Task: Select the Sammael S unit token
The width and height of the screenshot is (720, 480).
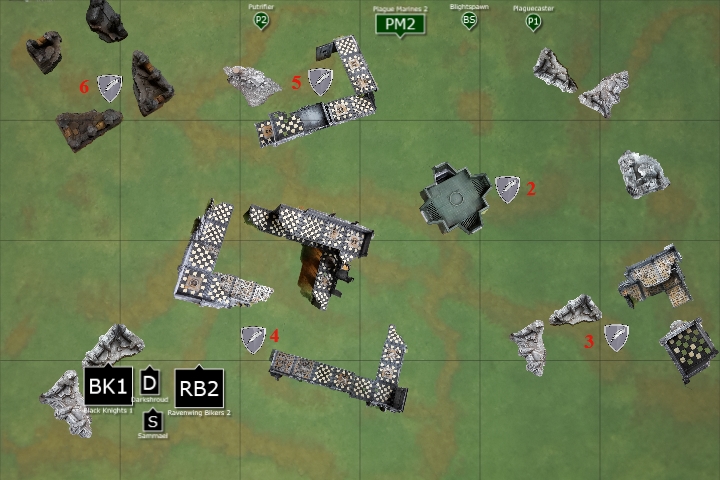Action: 152,421
